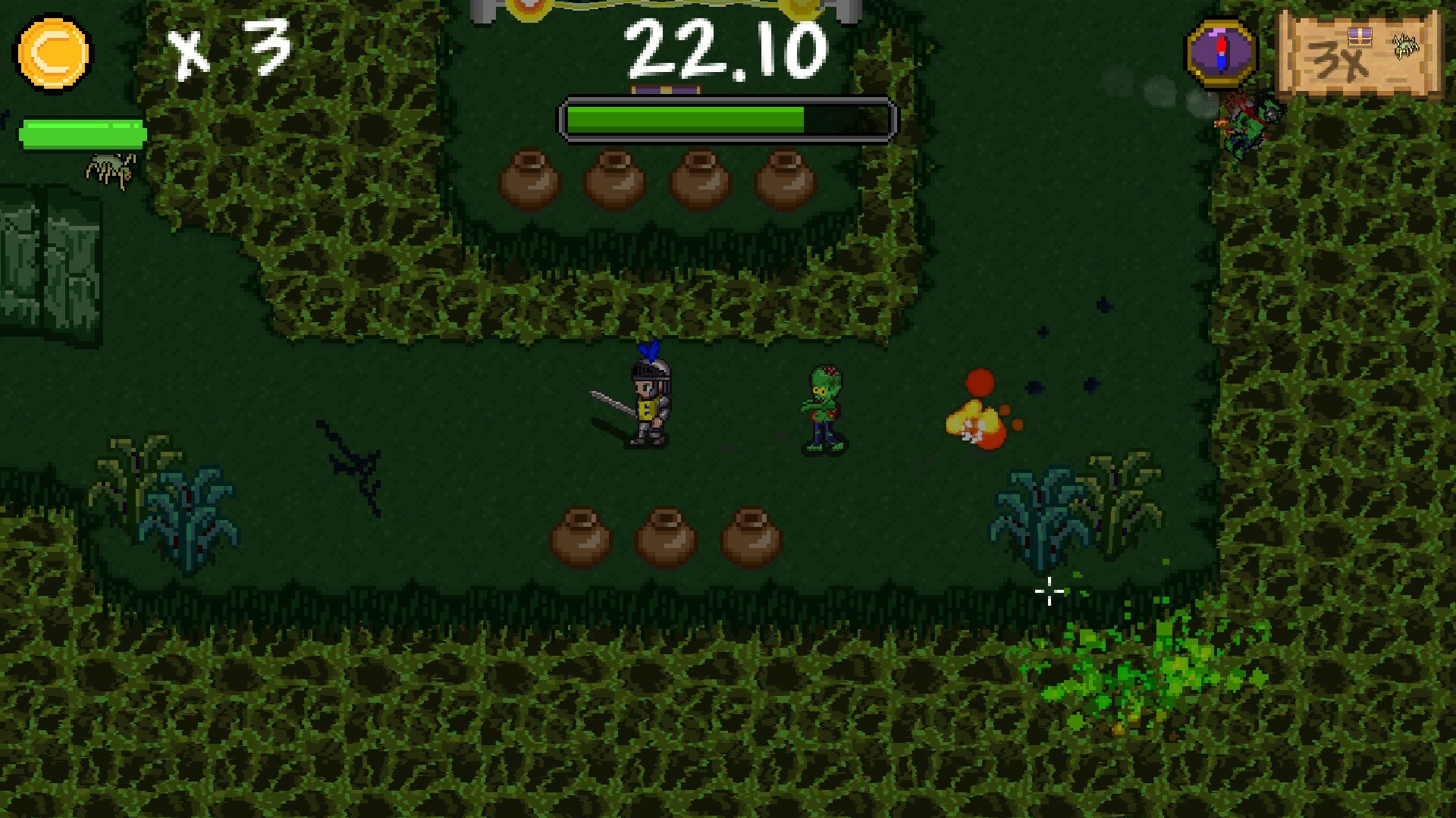Click the green zombie enemy
Viewport: 1456px width, 818px height.
pyautogui.click(x=824, y=409)
